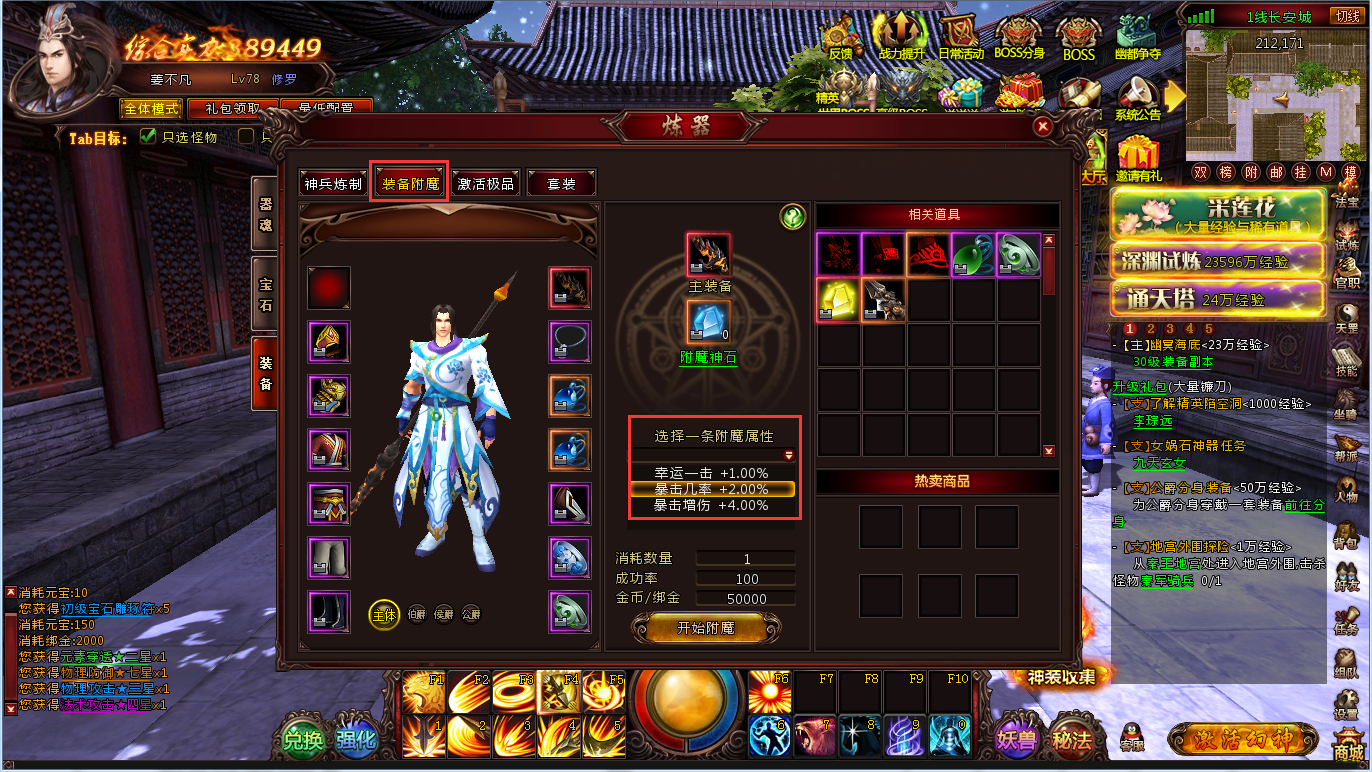1372x772 pixels.
Task: Select the 附魔神石 enchant stone slot
Action: coord(708,323)
